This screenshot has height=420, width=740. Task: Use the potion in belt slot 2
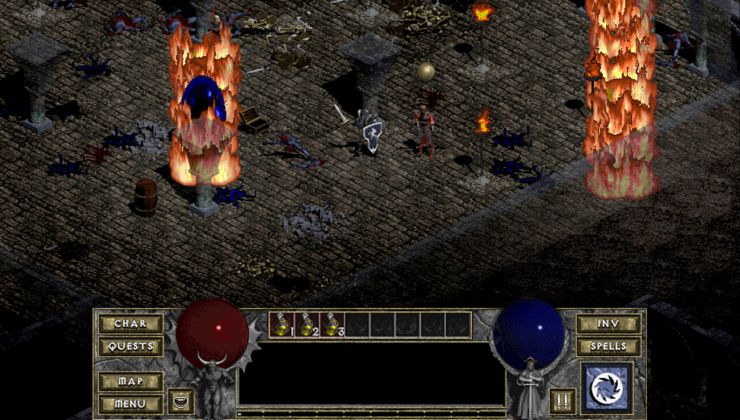click(x=308, y=324)
